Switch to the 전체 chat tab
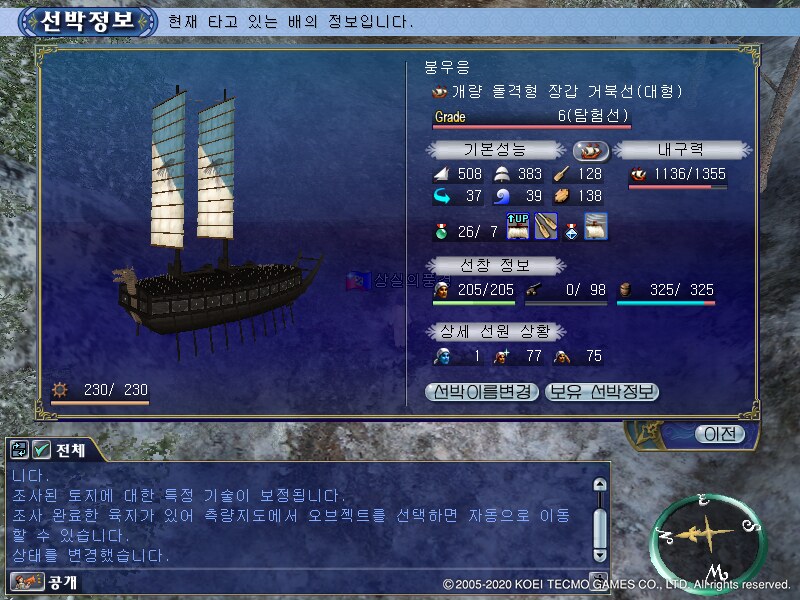 click(70, 451)
